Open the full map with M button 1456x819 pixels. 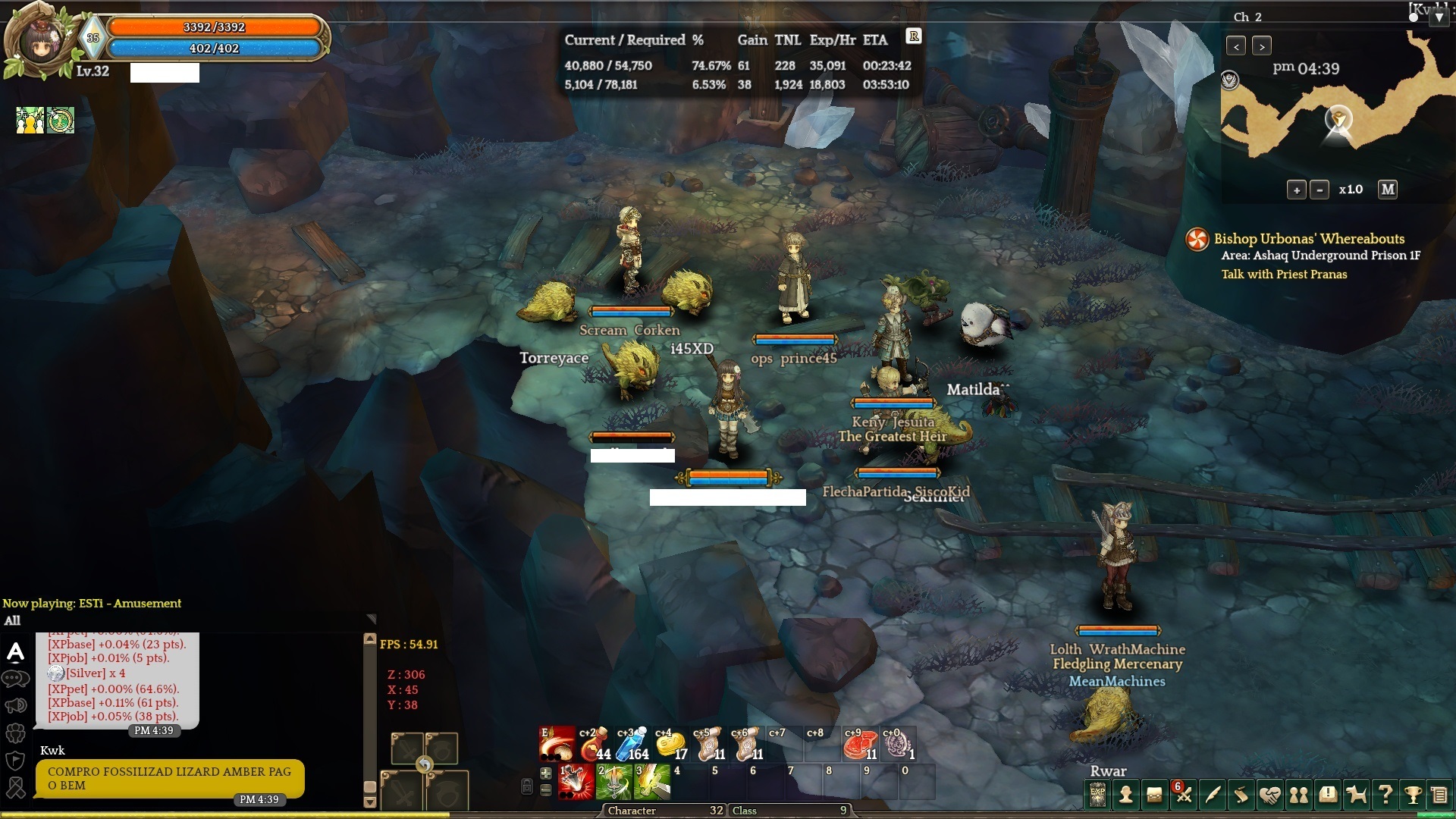pos(1388,190)
